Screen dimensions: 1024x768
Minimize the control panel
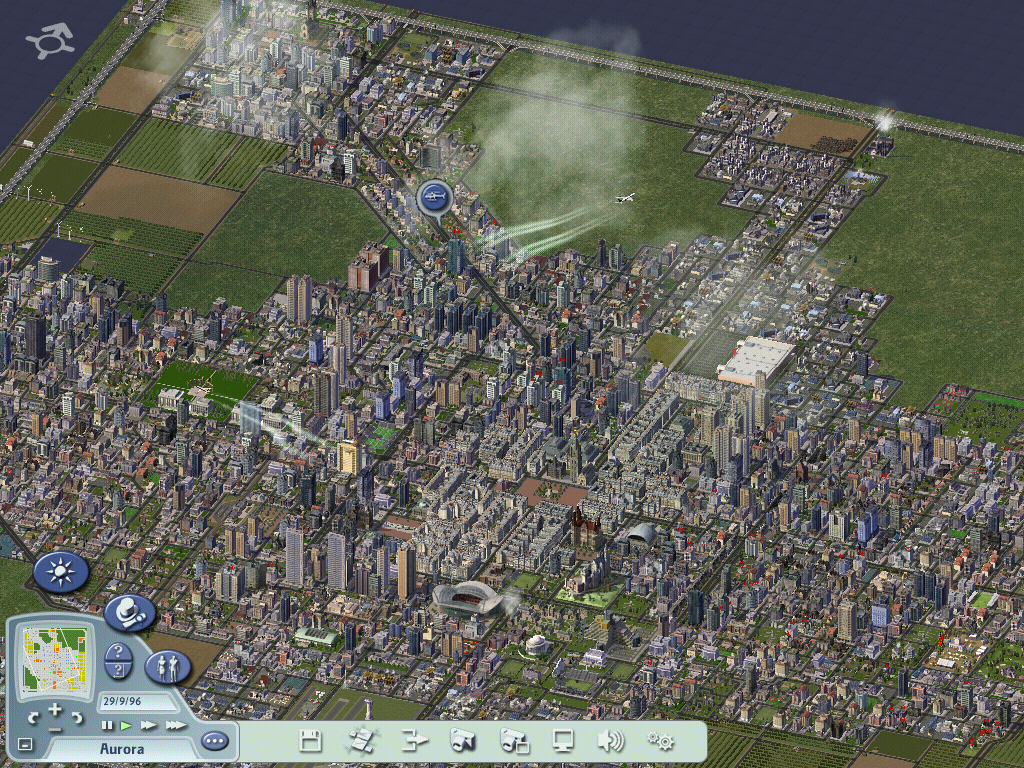[x=25, y=744]
